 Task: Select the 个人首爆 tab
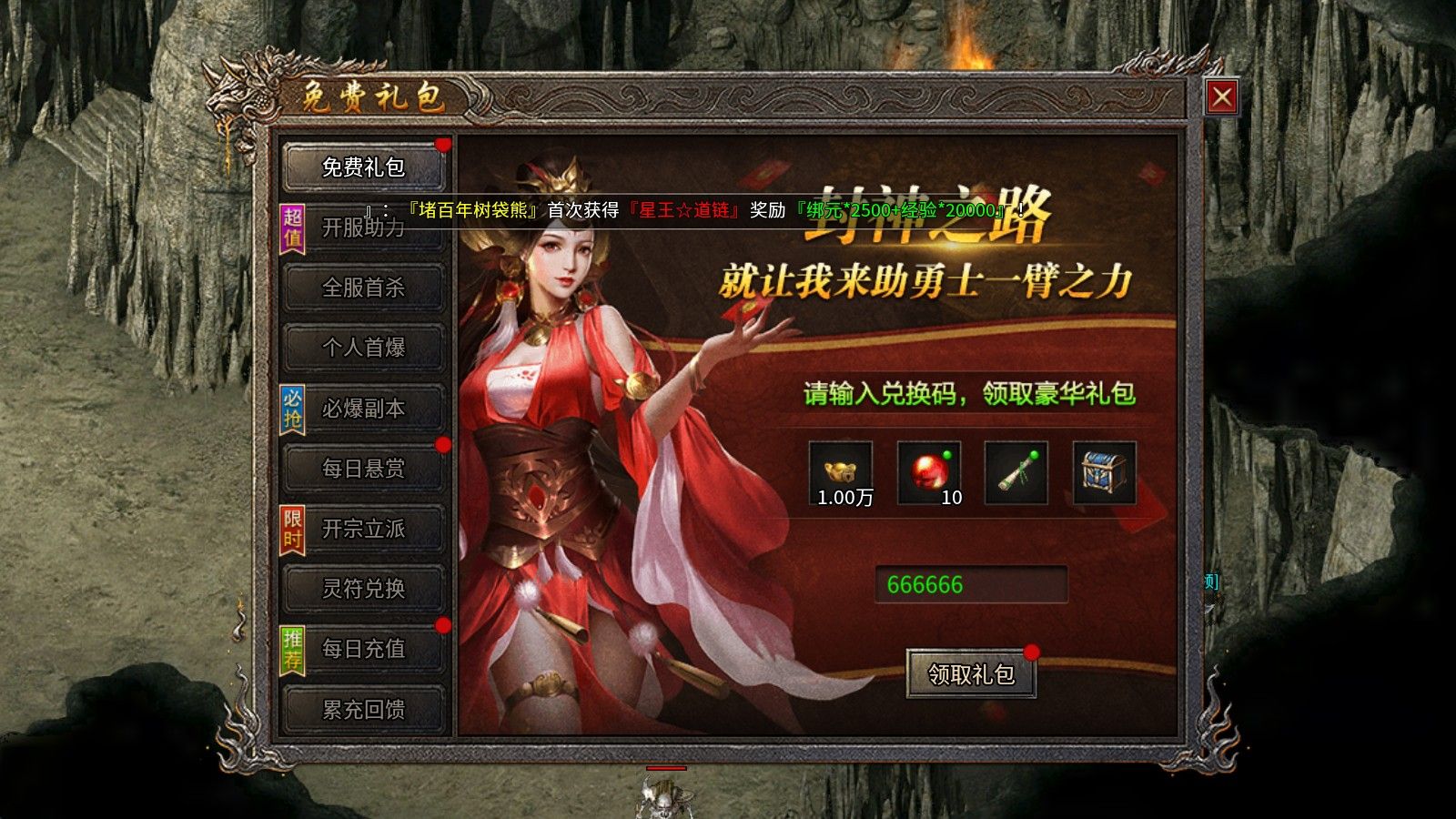click(x=362, y=348)
